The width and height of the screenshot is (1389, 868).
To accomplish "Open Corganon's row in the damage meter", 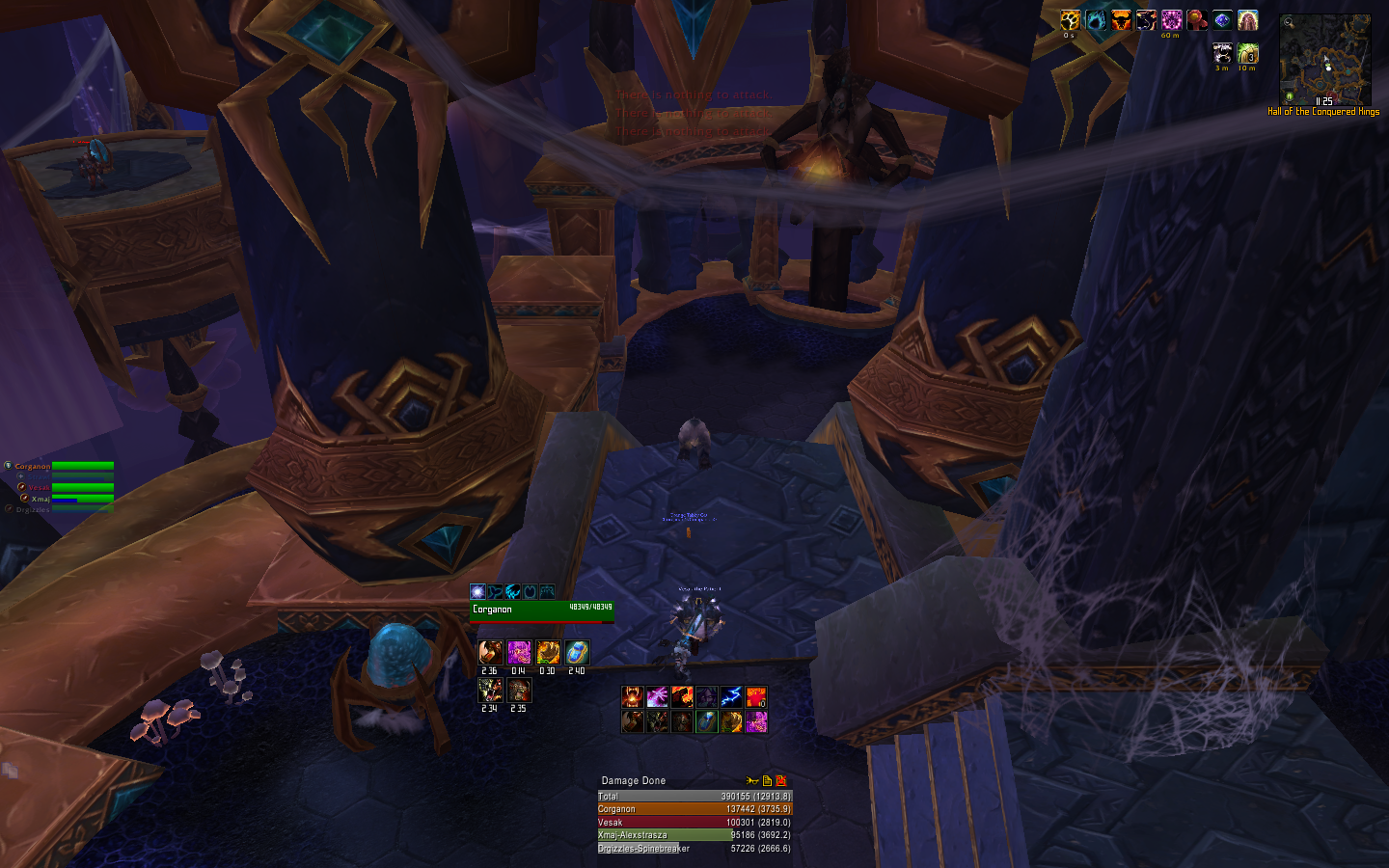I will (694, 809).
